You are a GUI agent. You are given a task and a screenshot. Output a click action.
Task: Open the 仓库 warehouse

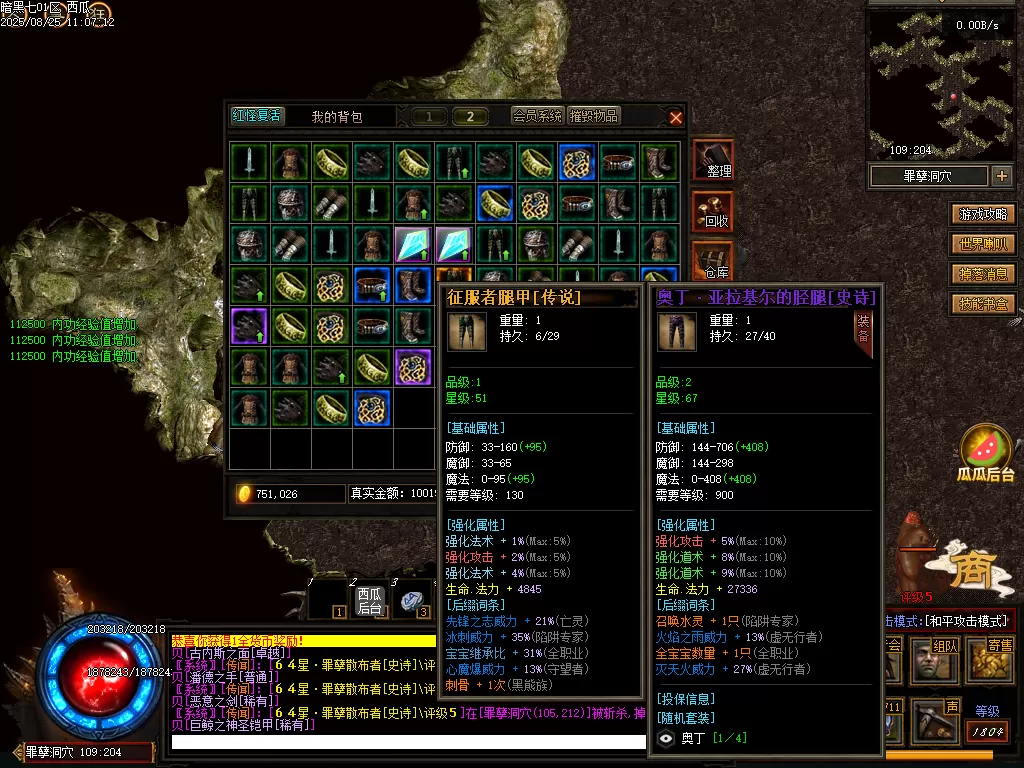coord(714,260)
